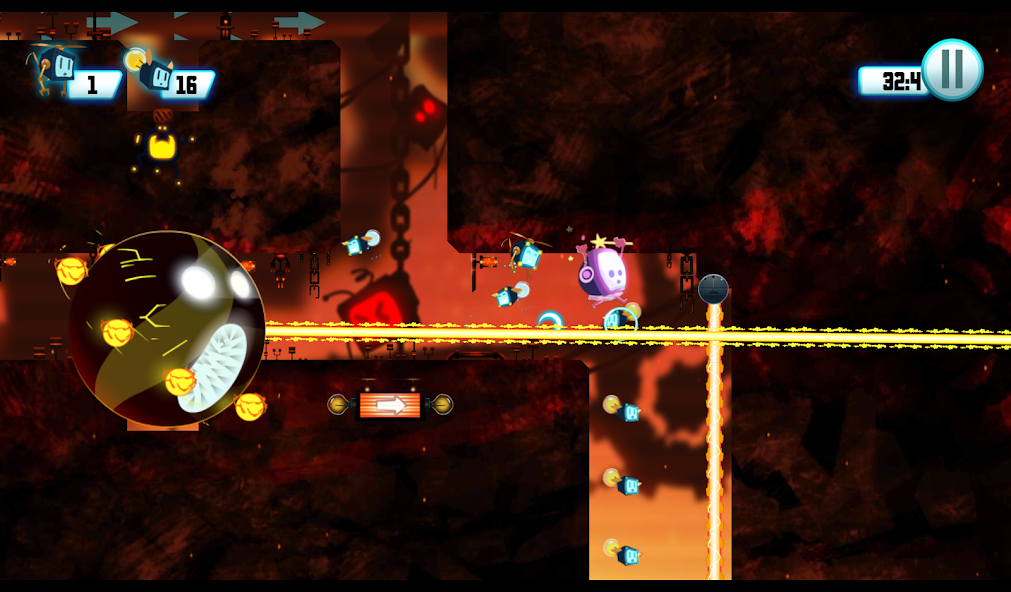Pause the game with the round button
Image resolution: width=1011 pixels, height=592 pixels.
[x=951, y=70]
